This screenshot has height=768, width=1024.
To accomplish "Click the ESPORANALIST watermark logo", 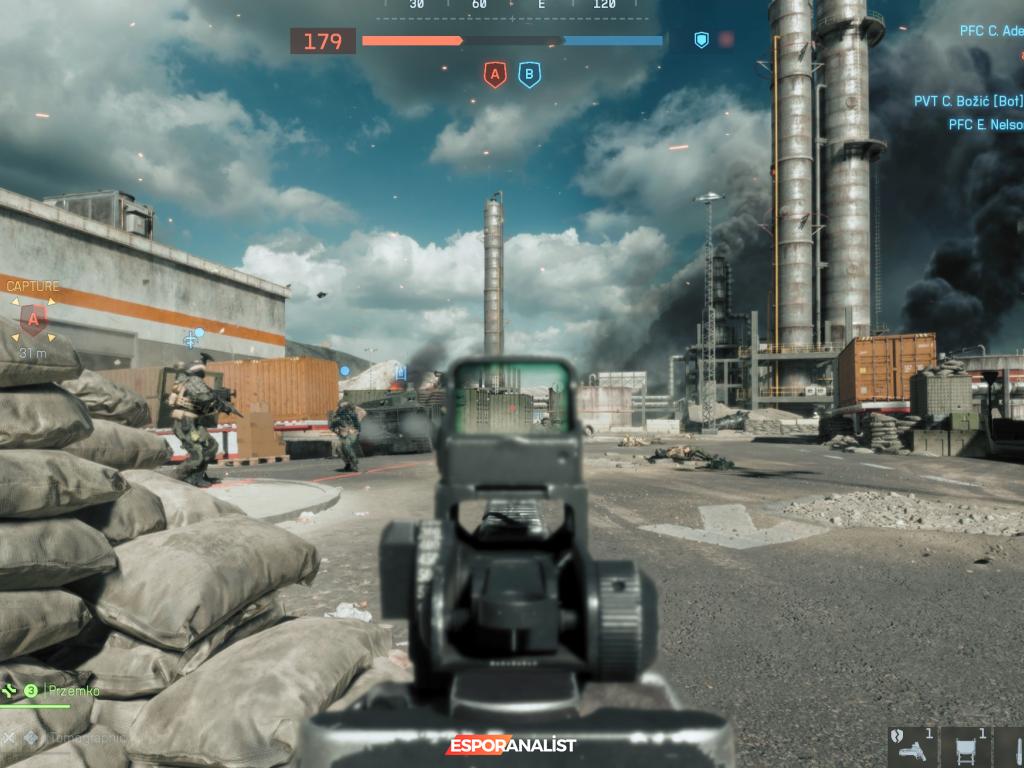I will pyautogui.click(x=512, y=745).
